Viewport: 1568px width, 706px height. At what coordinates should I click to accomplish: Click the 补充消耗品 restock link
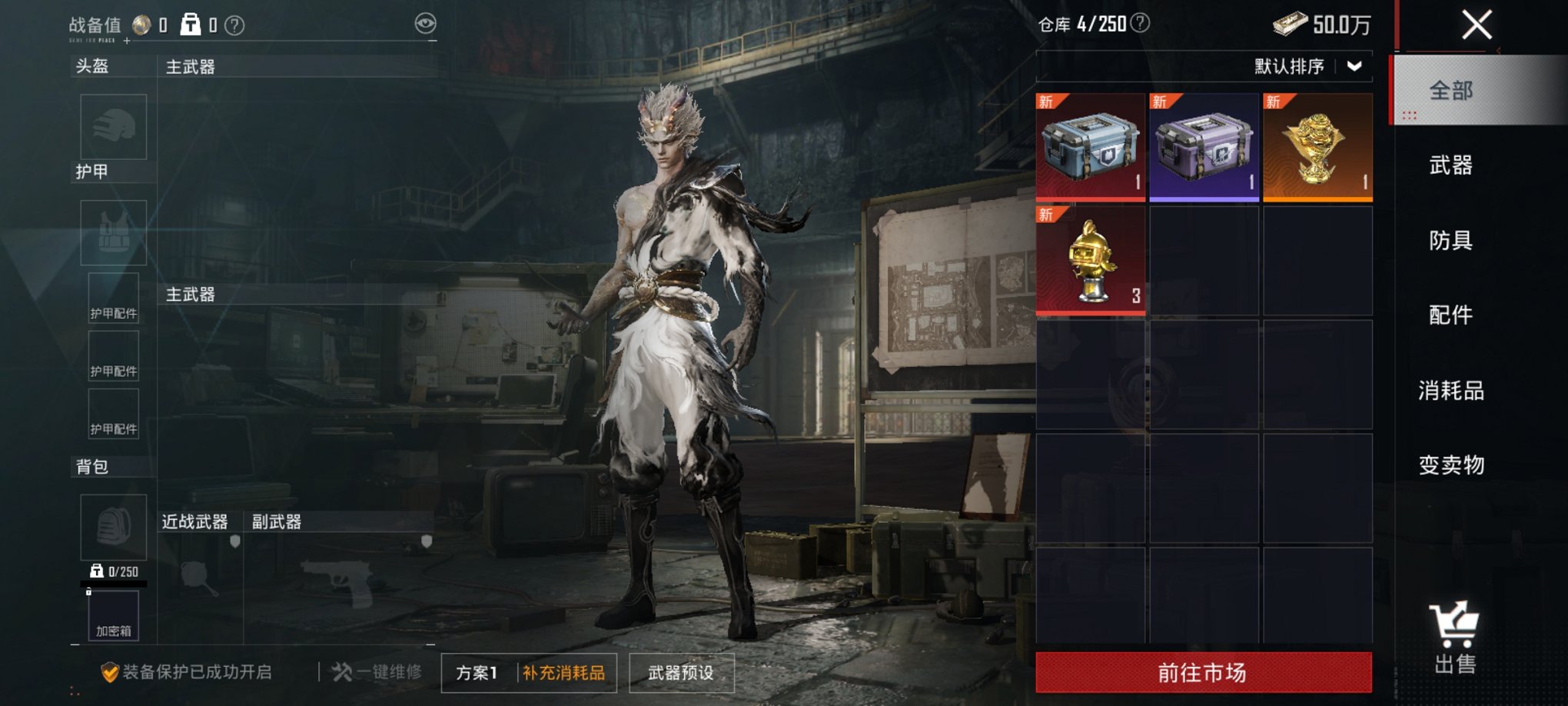point(566,671)
